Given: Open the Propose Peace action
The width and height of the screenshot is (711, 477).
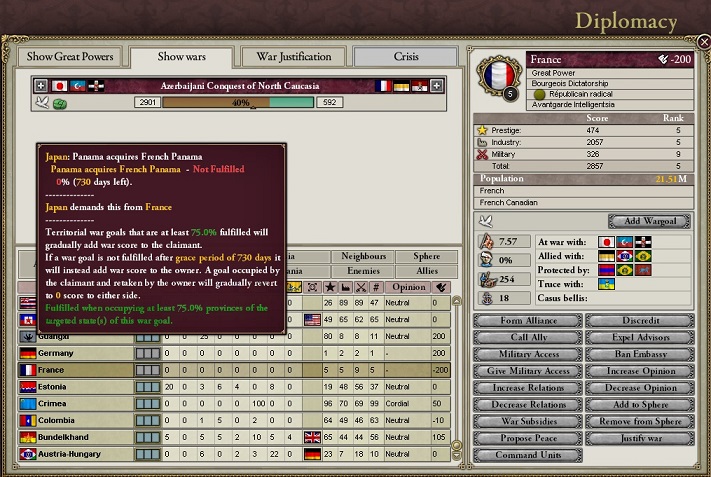Looking at the screenshot, I should point(526,439).
